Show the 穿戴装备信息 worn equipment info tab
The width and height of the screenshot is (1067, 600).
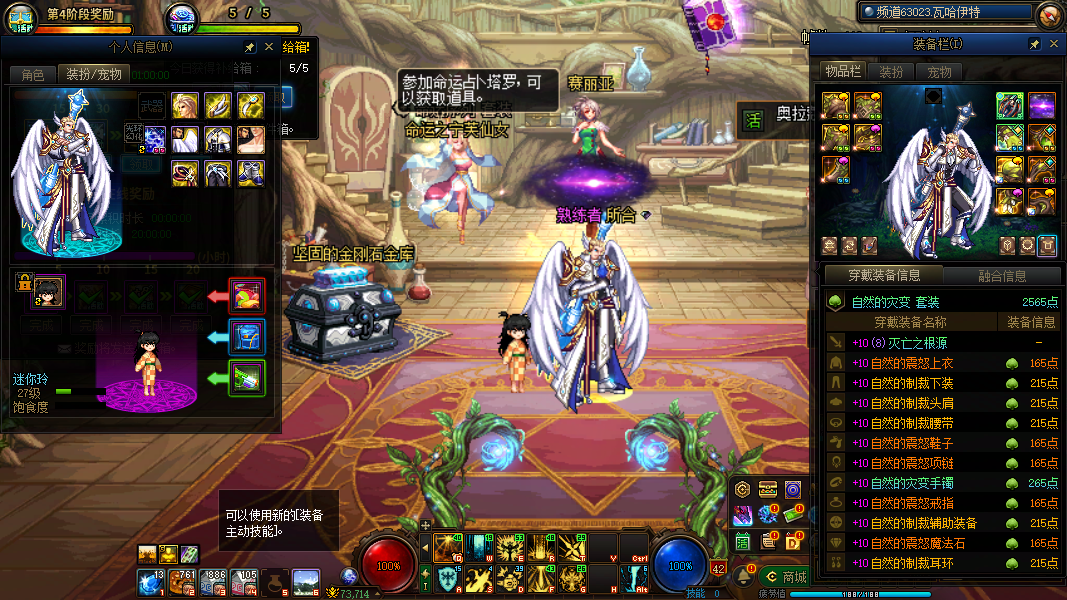tap(882, 275)
